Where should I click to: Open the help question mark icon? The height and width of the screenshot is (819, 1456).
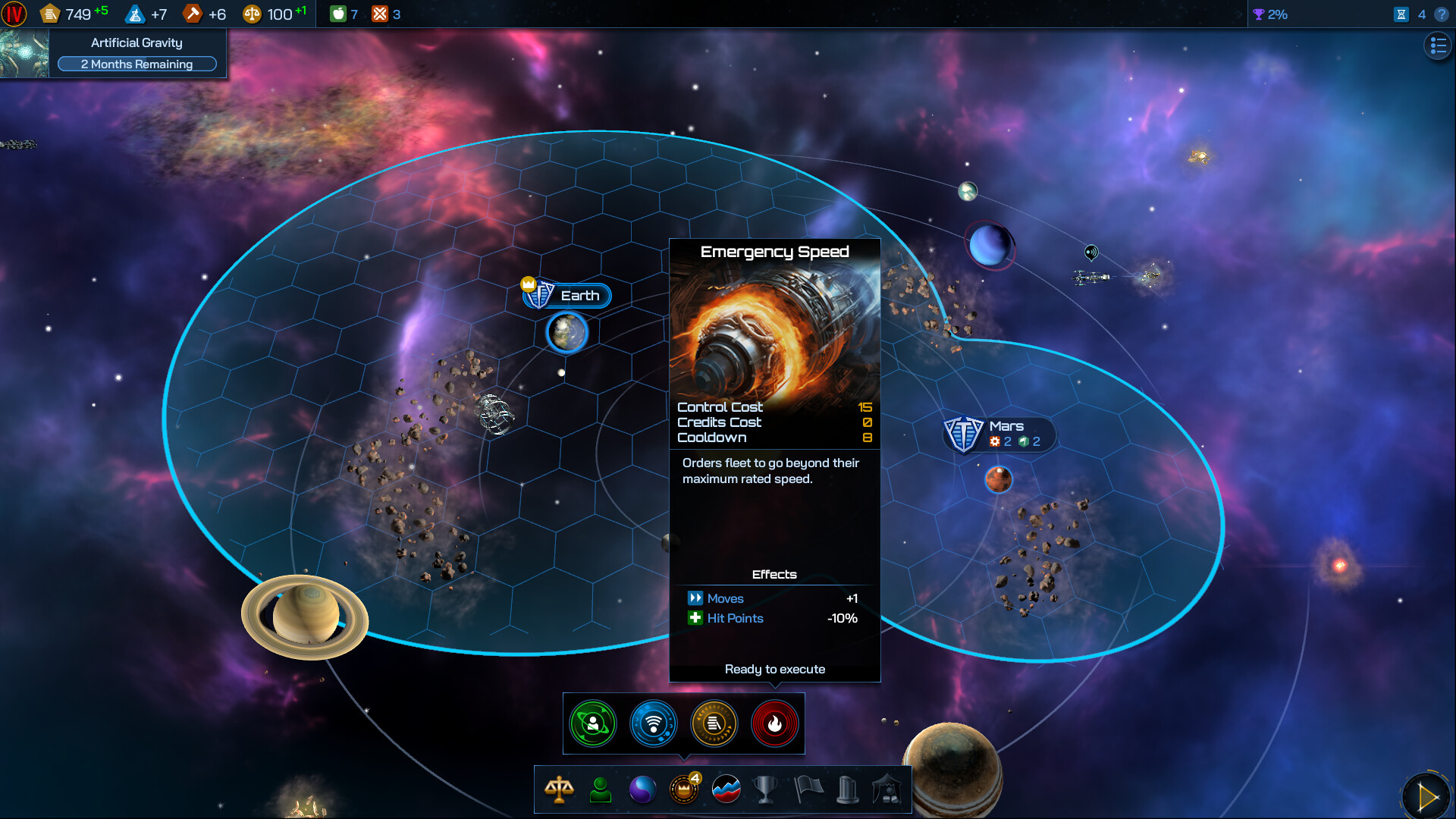point(1440,14)
